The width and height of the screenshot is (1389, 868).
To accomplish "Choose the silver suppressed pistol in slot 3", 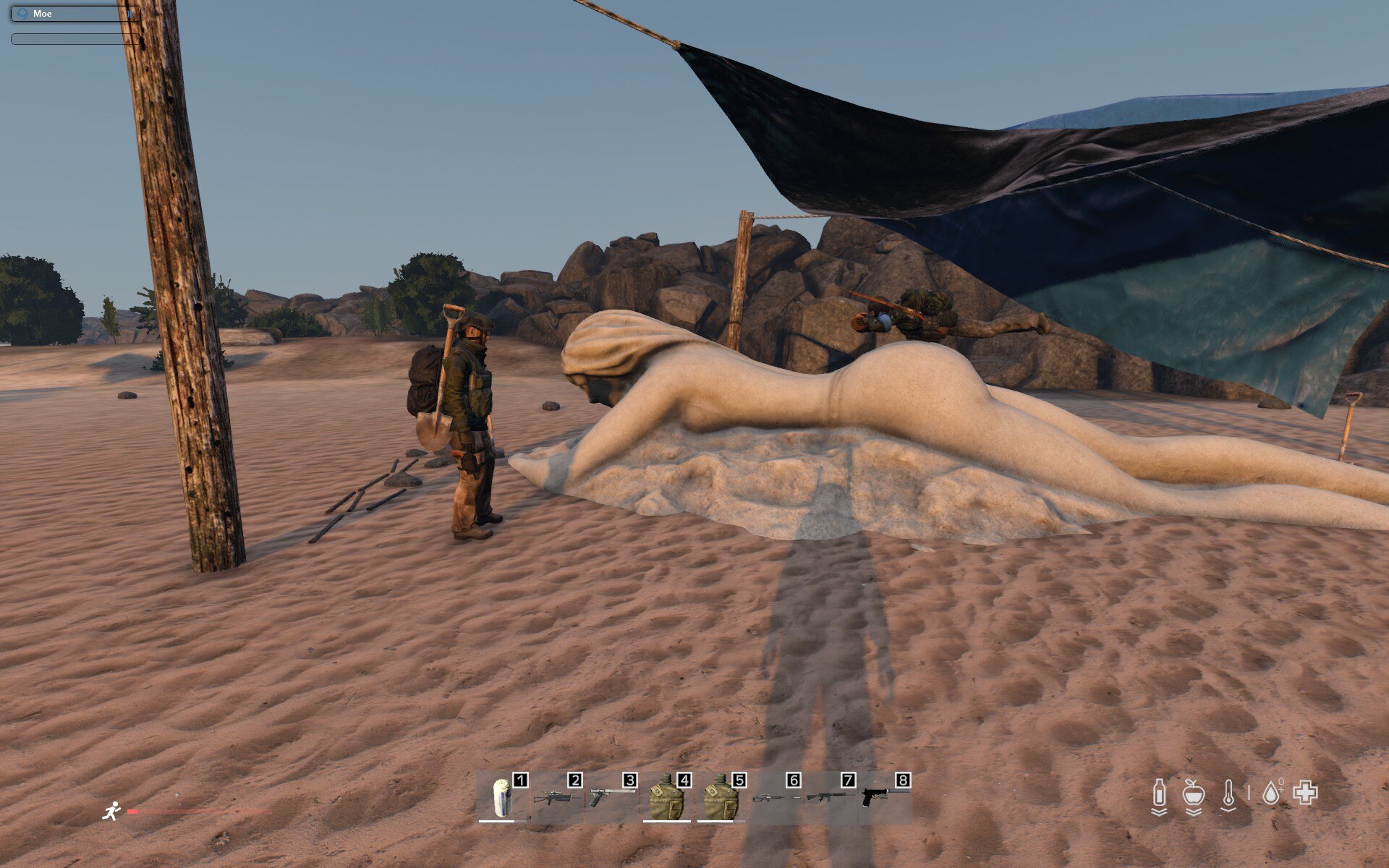I will pyautogui.click(x=612, y=796).
